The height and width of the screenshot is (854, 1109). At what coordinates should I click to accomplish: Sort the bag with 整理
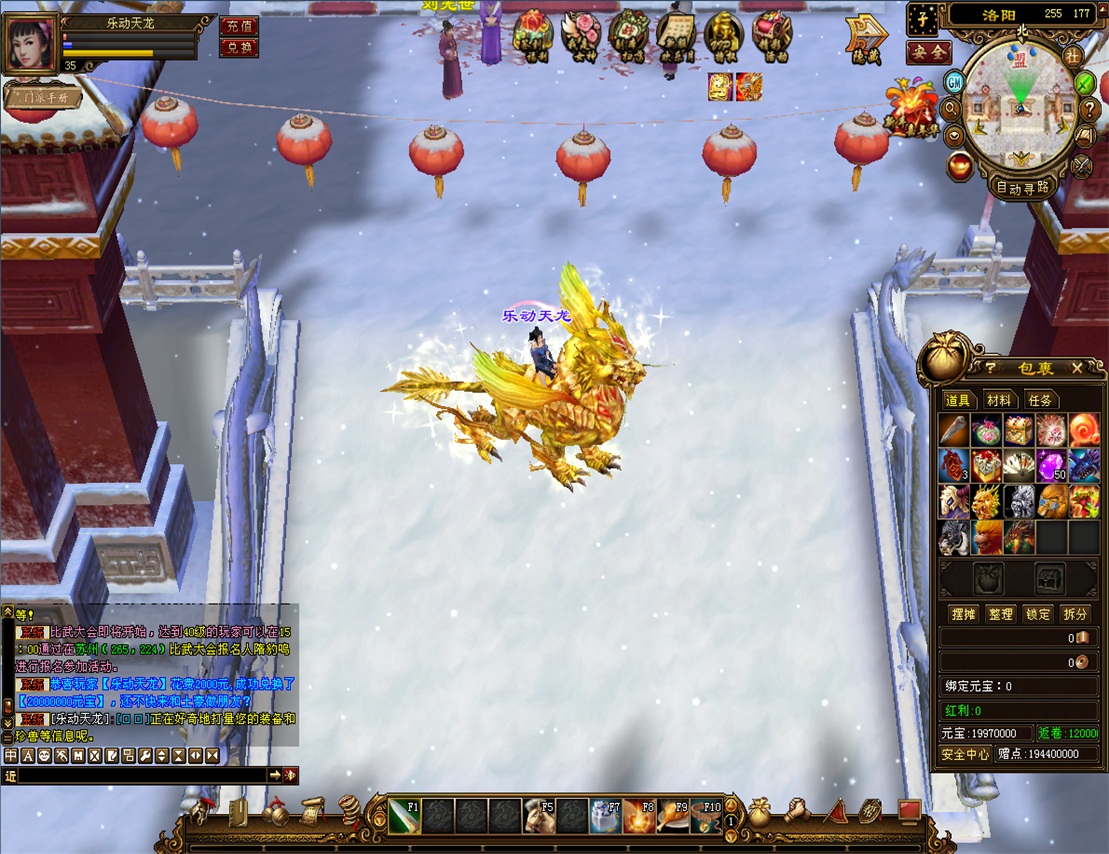pos(999,614)
